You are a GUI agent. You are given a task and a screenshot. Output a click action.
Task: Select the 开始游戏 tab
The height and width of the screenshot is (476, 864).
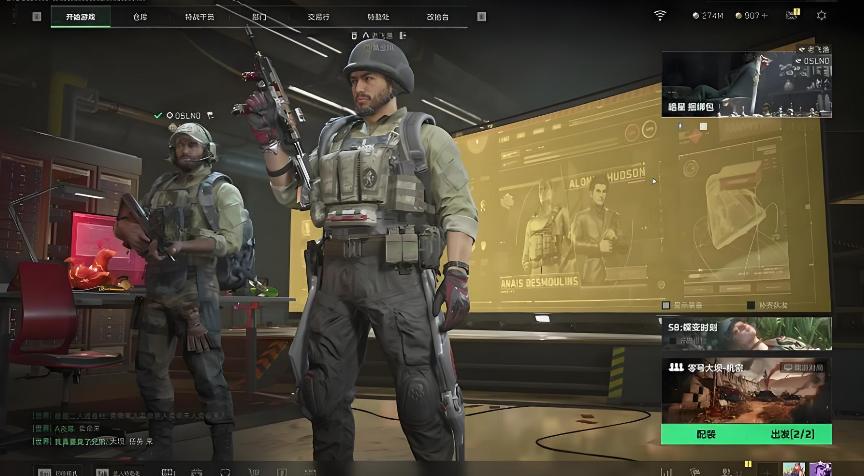(x=81, y=16)
